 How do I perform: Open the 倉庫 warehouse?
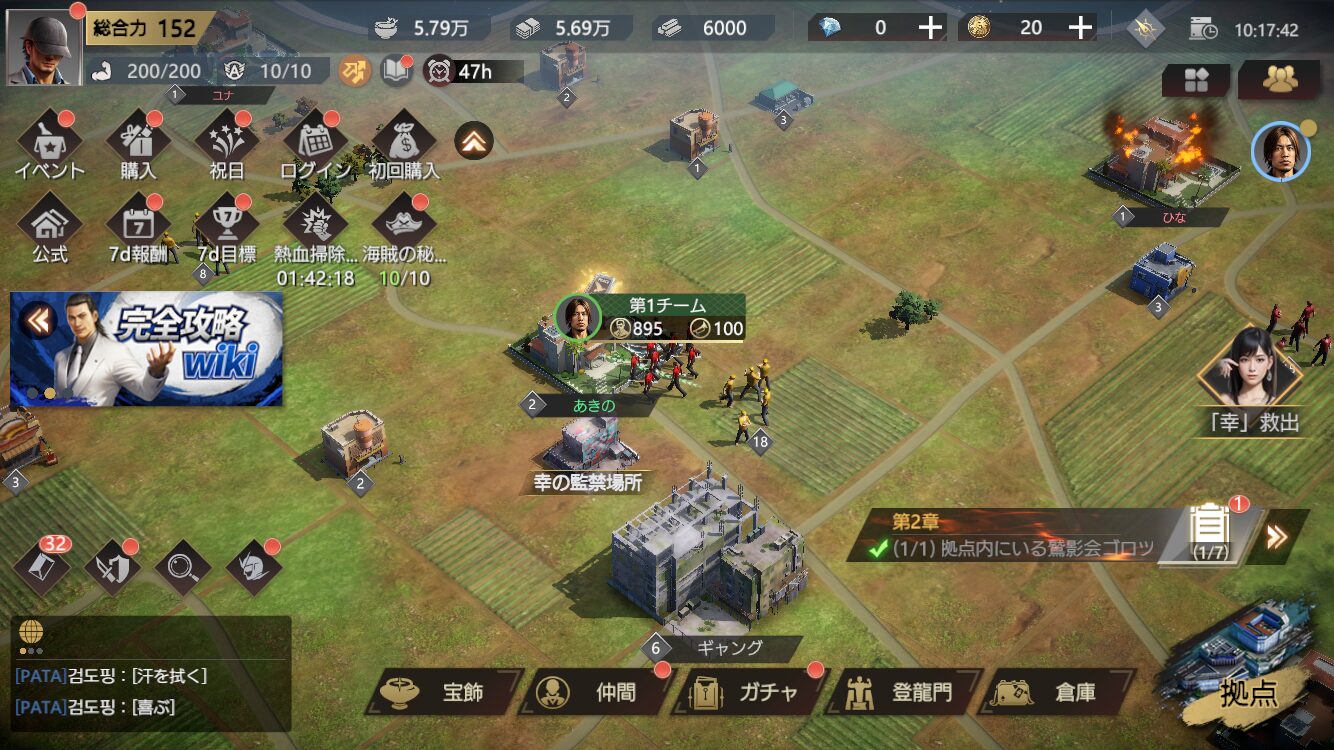(x=1058, y=692)
